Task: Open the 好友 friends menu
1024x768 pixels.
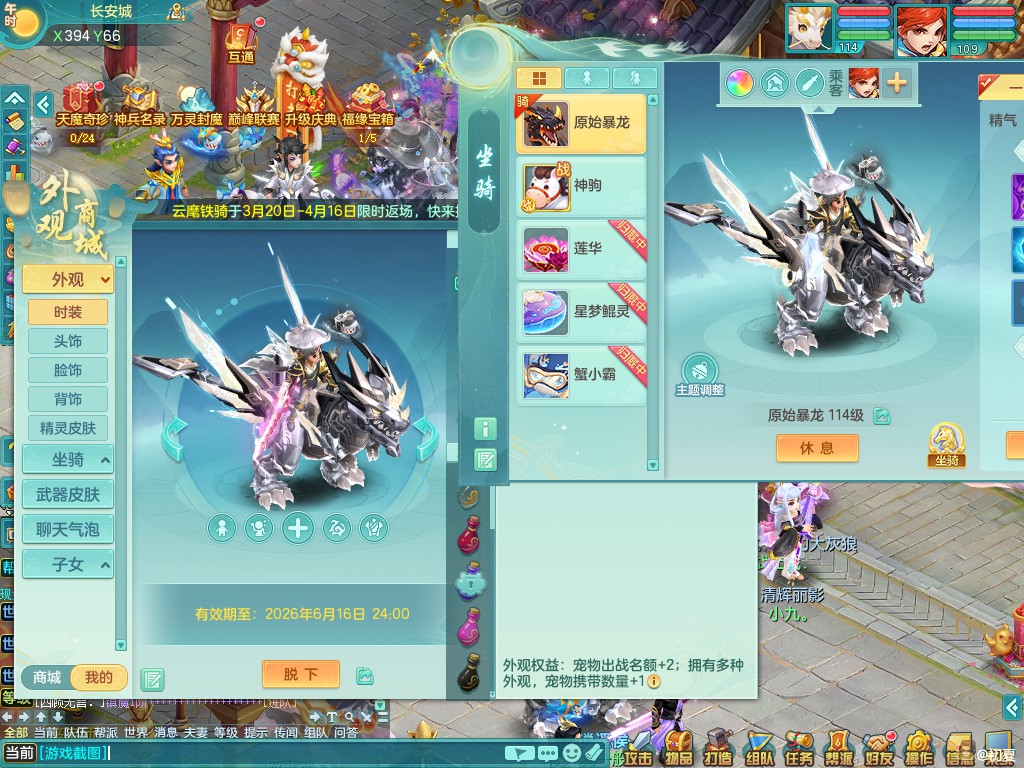Action: coord(879,745)
